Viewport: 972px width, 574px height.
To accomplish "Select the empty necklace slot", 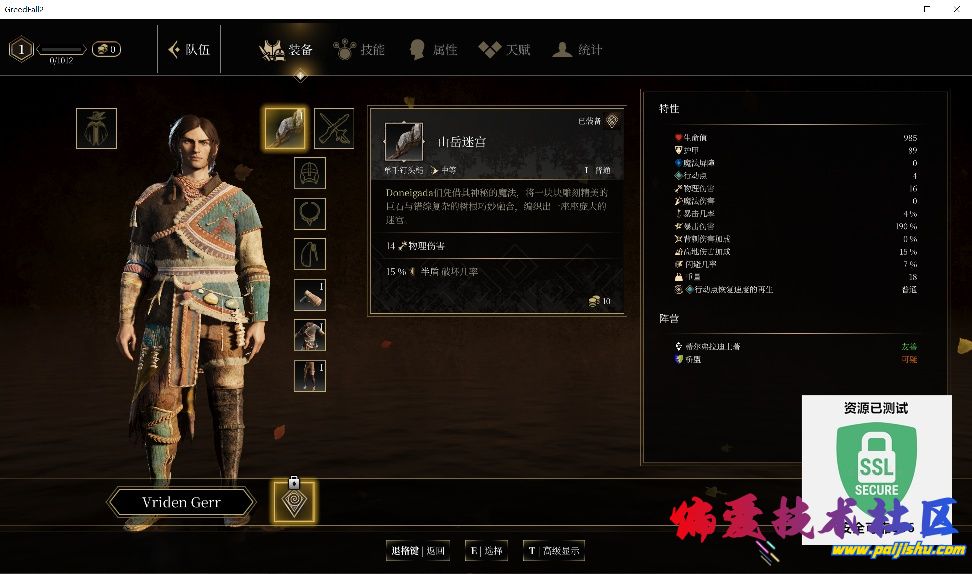I will pyautogui.click(x=310, y=213).
